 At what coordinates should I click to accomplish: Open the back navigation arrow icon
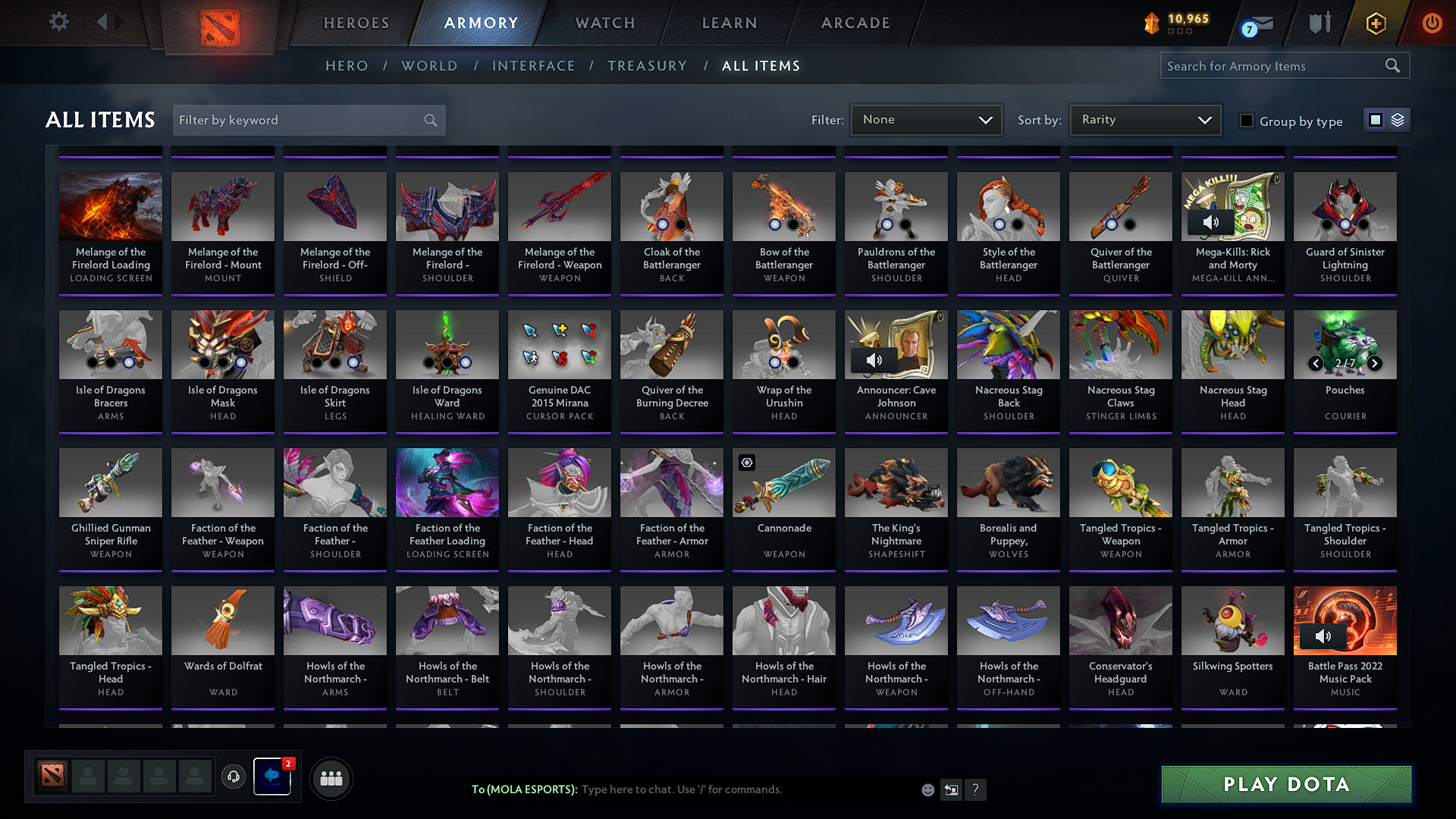(x=102, y=22)
